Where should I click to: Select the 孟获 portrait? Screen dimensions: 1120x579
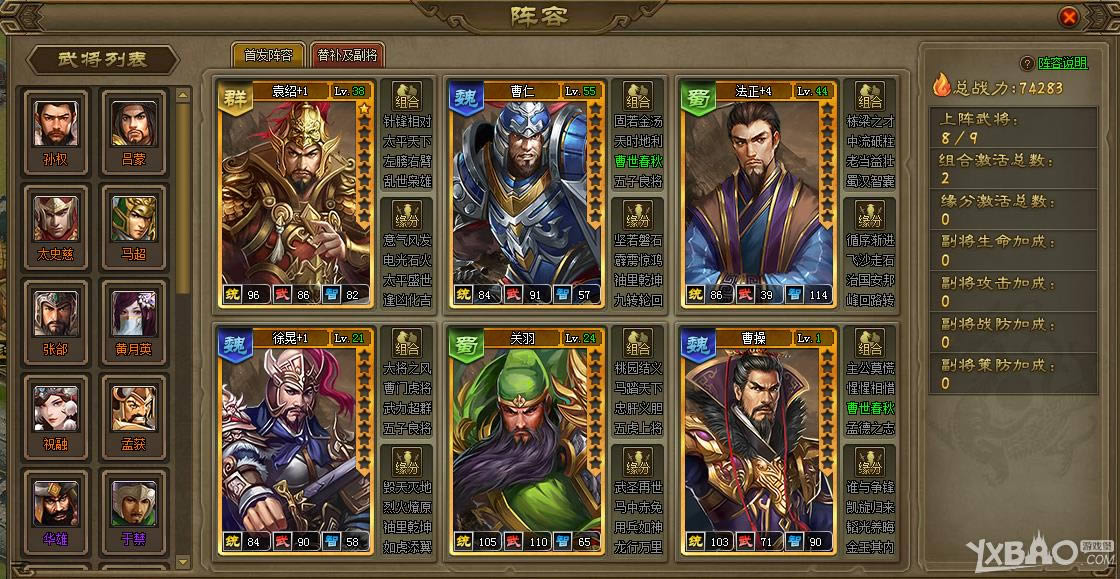tap(133, 414)
